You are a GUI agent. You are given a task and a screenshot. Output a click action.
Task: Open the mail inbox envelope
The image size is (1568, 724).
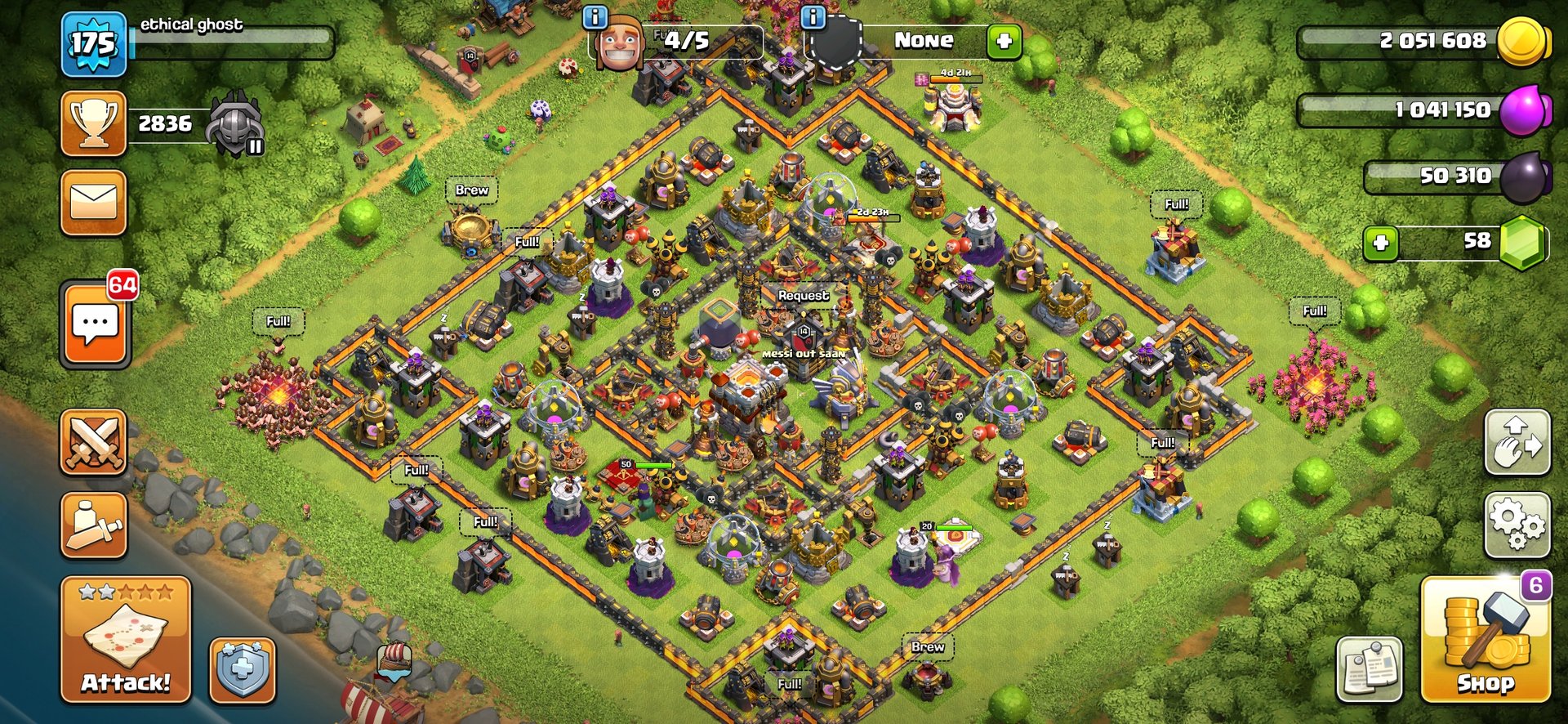pos(94,202)
